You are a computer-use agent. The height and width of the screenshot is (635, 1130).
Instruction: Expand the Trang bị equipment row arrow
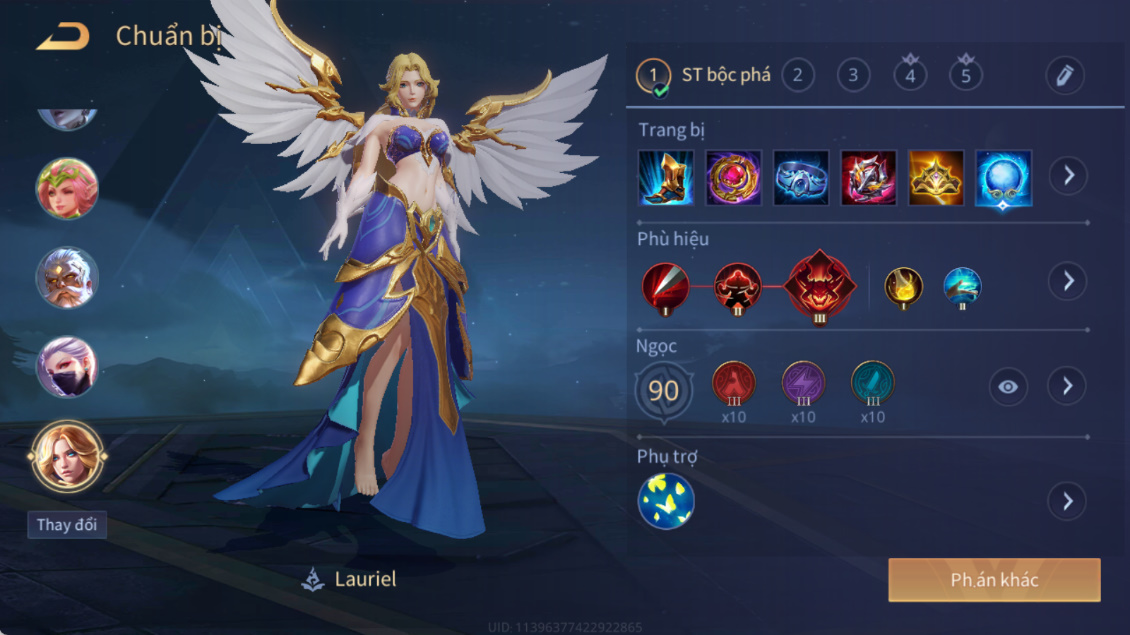tap(1068, 176)
